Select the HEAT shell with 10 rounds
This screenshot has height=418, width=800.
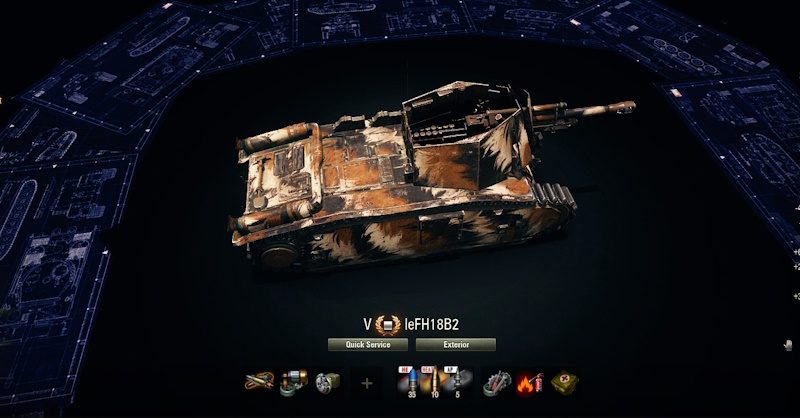[432, 382]
